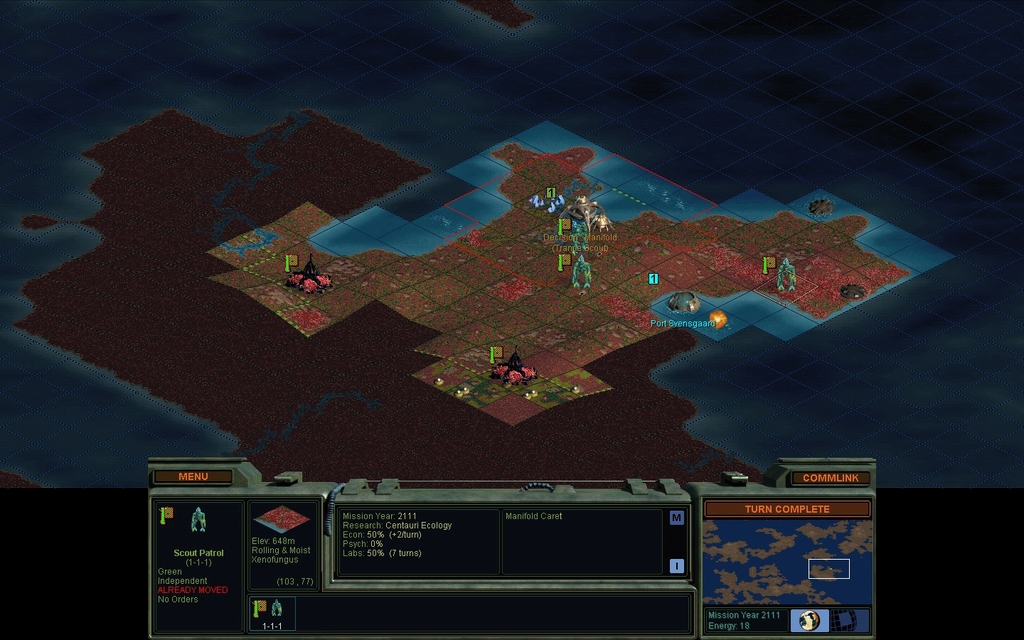Click the TURN COMPLETE button
The height and width of the screenshot is (640, 1024).
point(787,509)
